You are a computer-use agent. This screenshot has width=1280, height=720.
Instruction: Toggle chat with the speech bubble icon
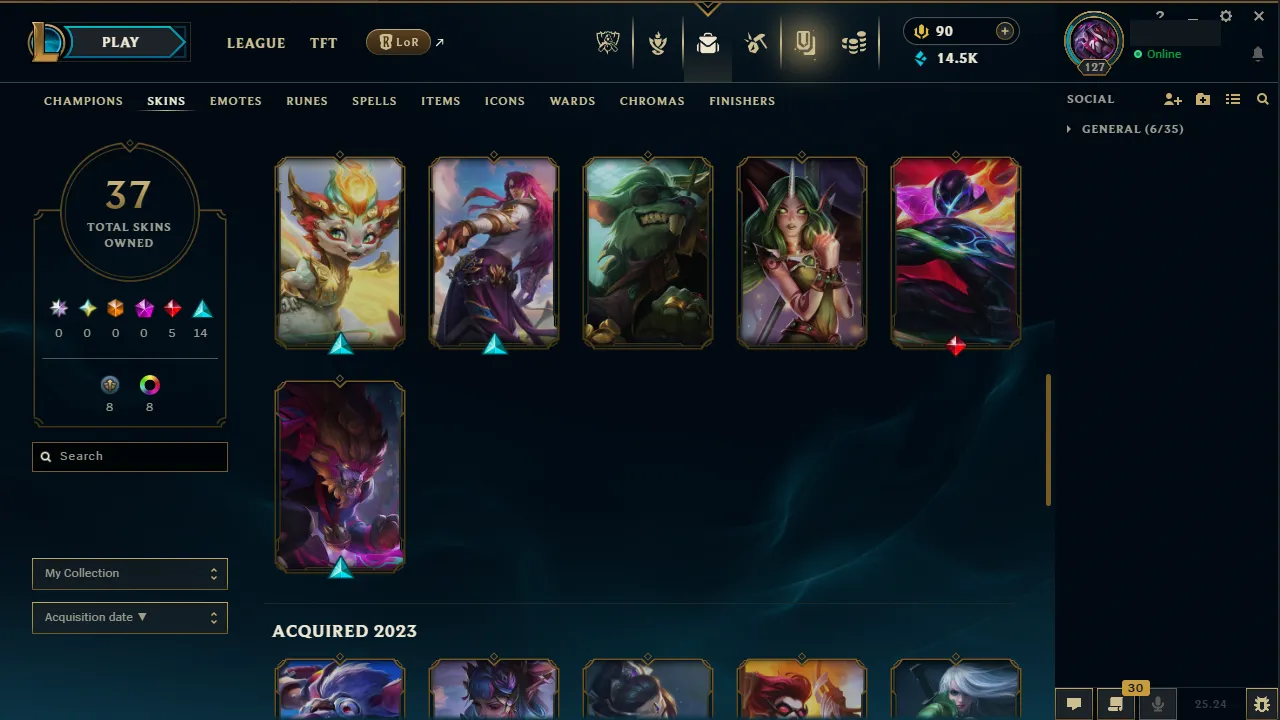tap(1073, 703)
